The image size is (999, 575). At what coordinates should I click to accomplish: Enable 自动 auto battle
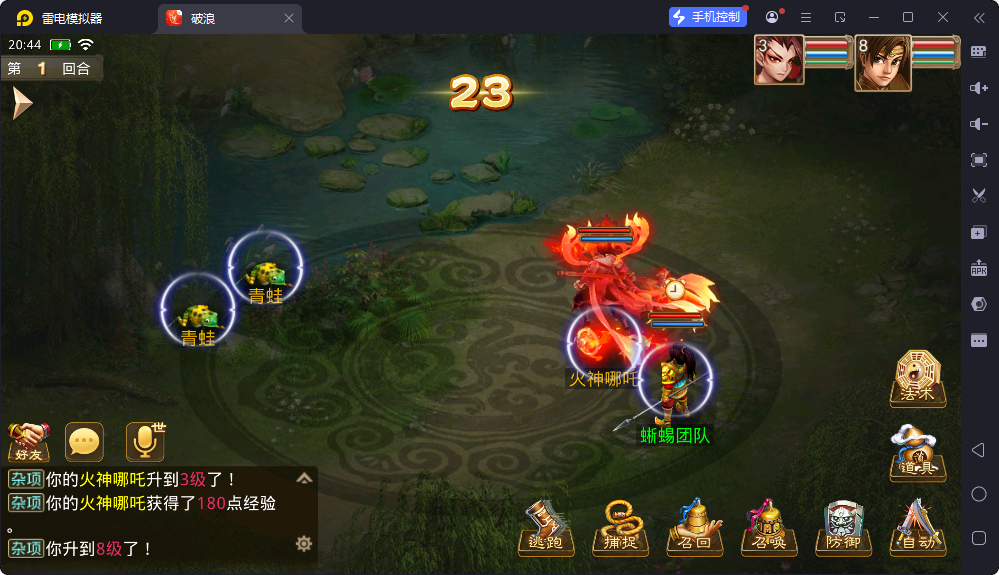click(x=916, y=527)
